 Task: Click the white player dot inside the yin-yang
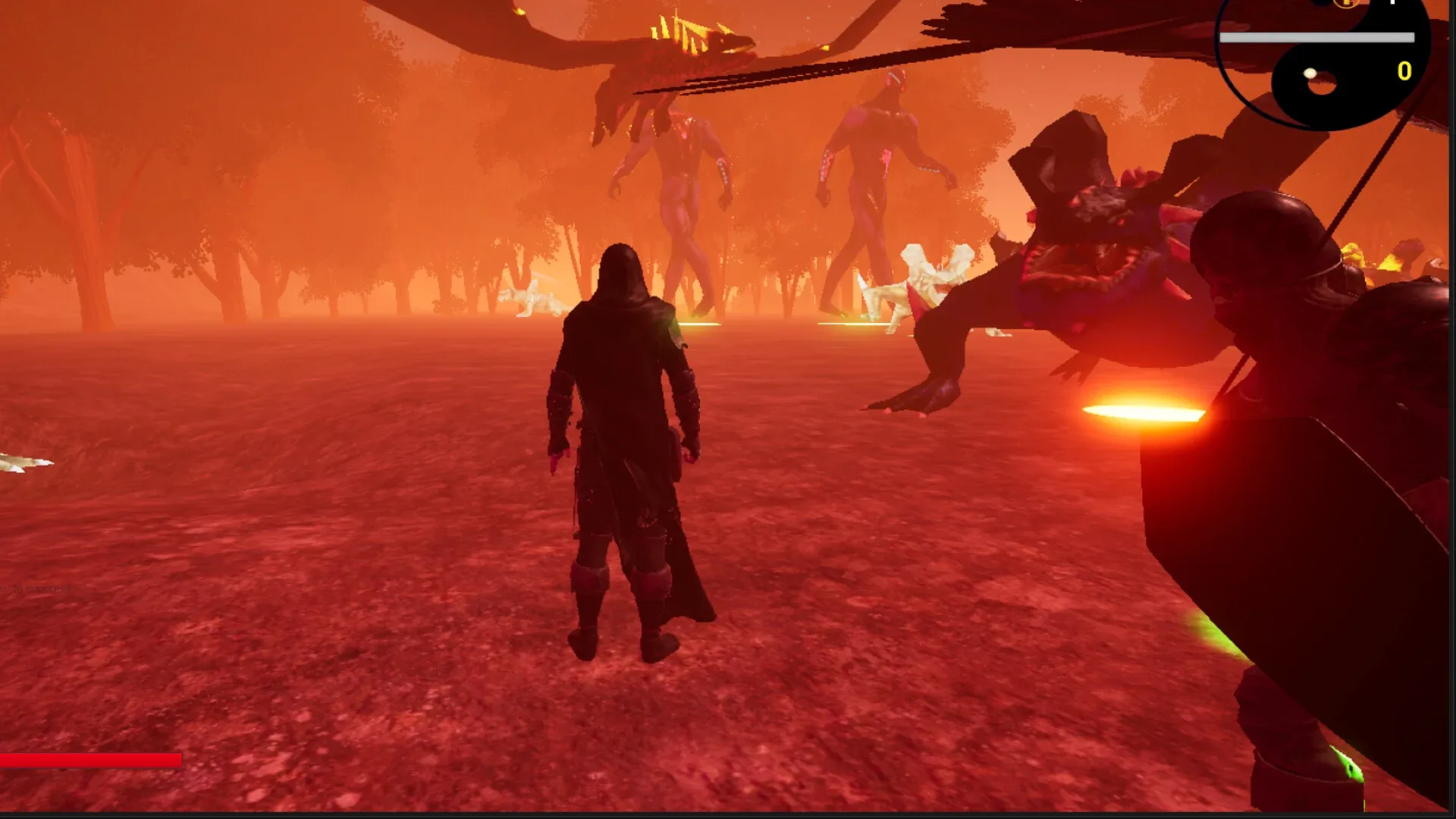coord(1310,74)
